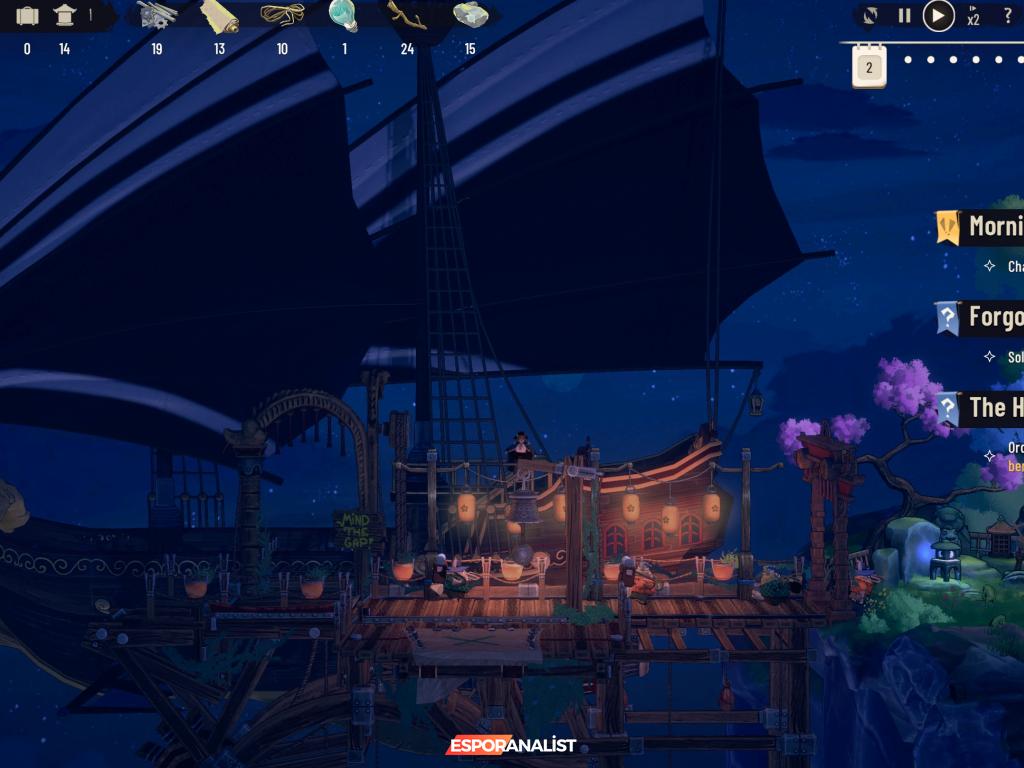Open the quest starting with "Forgo"
1024x768 pixels.
tap(993, 318)
